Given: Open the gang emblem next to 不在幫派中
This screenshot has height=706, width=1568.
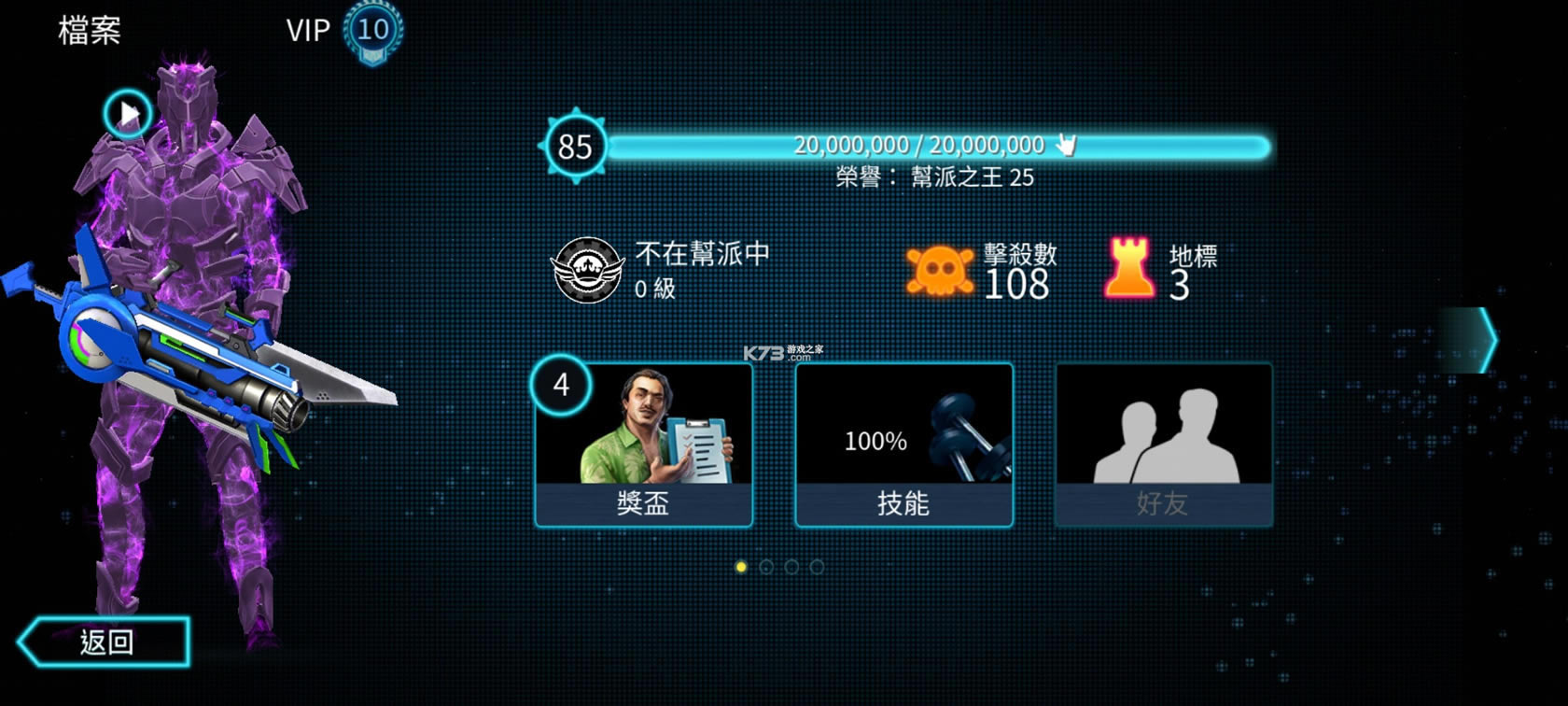Looking at the screenshot, I should [x=587, y=268].
